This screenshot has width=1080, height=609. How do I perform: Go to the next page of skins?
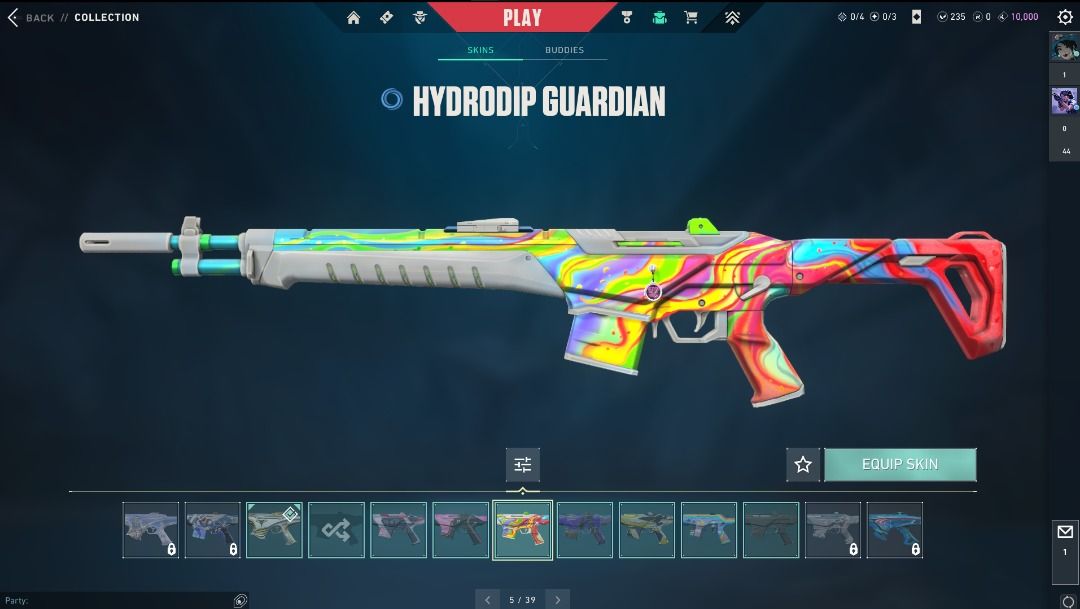coord(558,599)
